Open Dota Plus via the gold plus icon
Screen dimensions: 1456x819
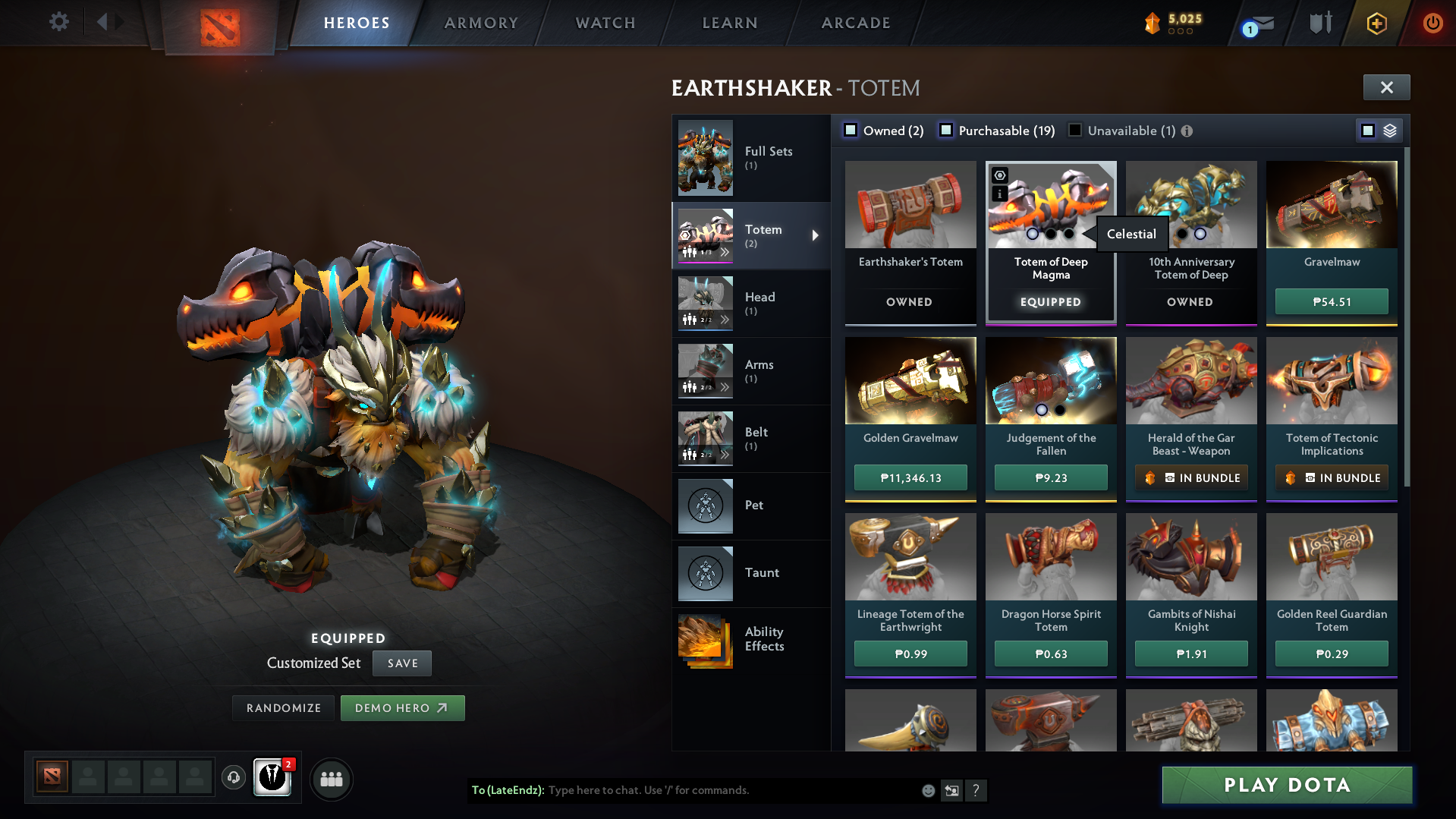[1376, 23]
